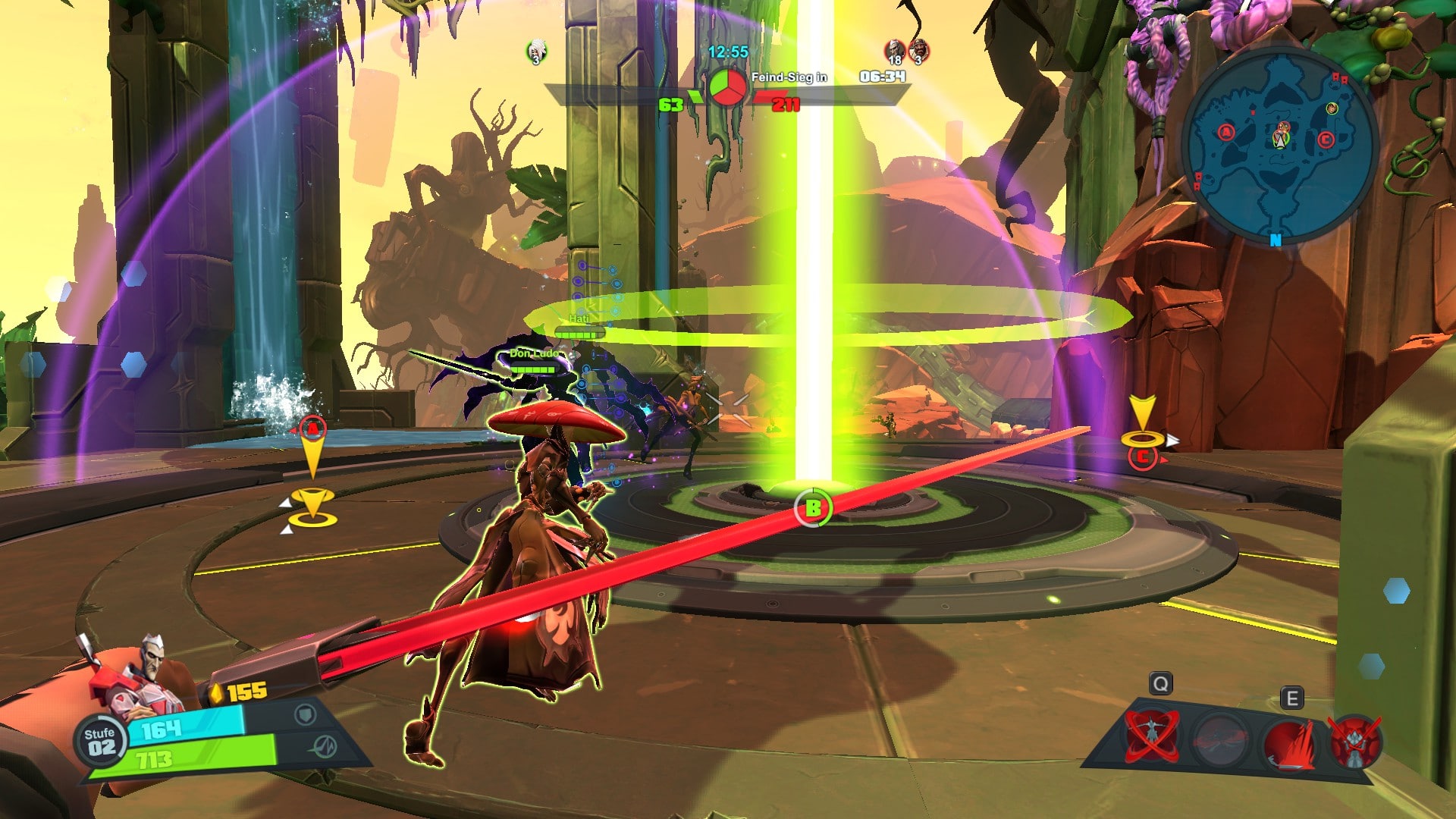Screen dimensions: 1456x819
Task: Click the circular minimap
Action: (x=1279, y=143)
